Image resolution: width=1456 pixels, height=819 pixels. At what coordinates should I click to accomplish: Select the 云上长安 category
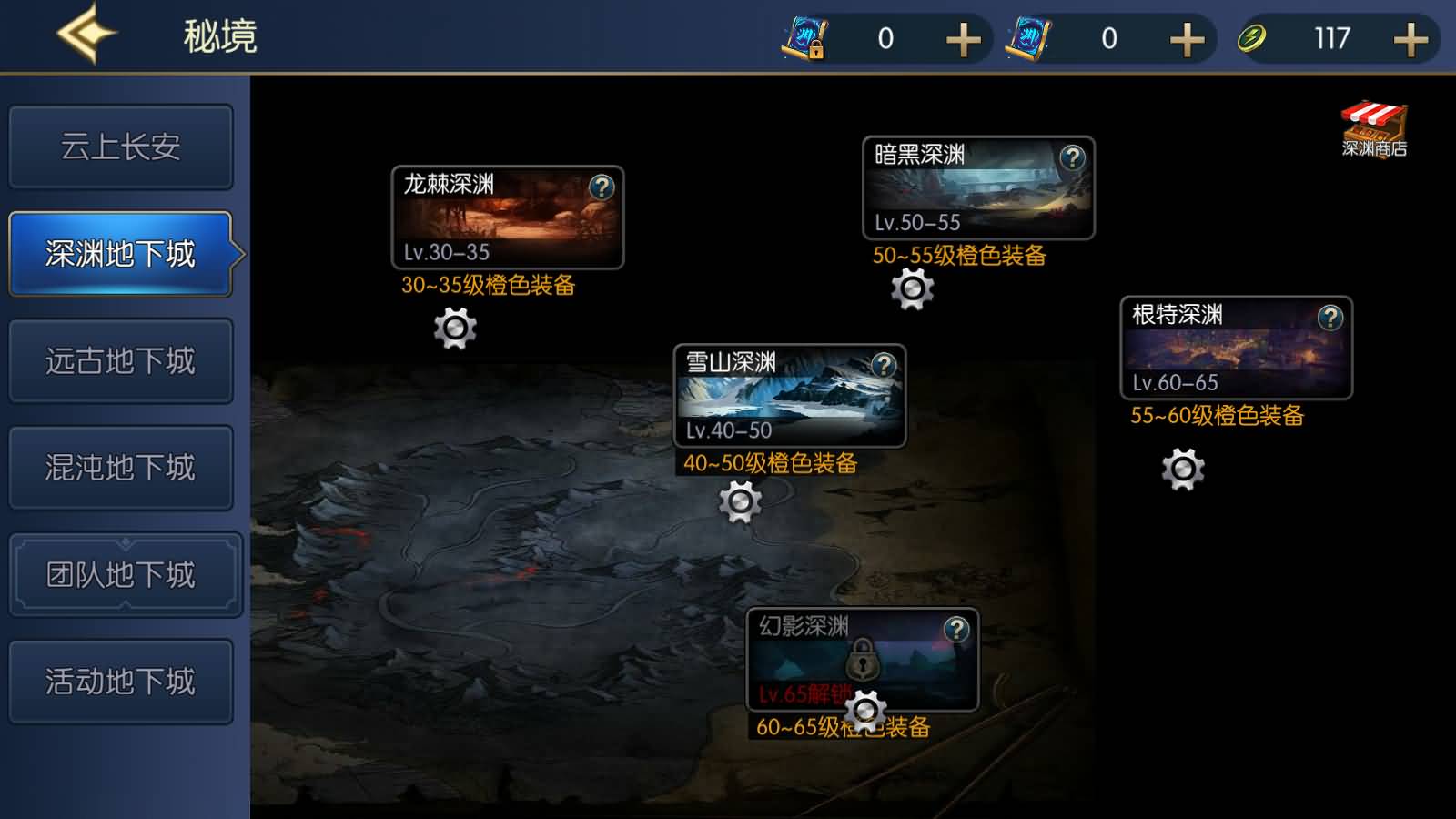coord(120,146)
